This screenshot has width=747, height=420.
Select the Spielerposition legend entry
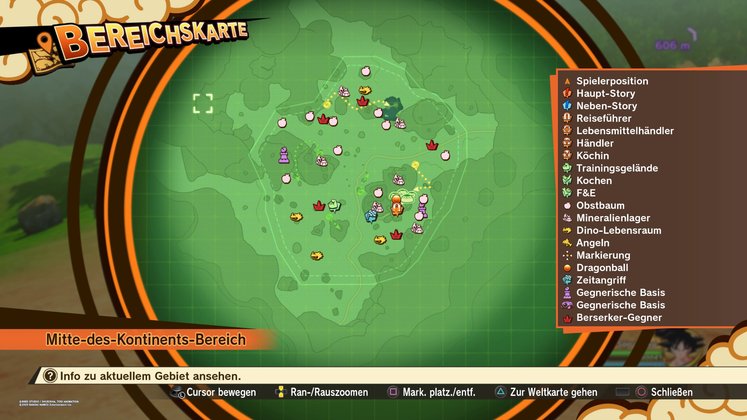(x=612, y=81)
